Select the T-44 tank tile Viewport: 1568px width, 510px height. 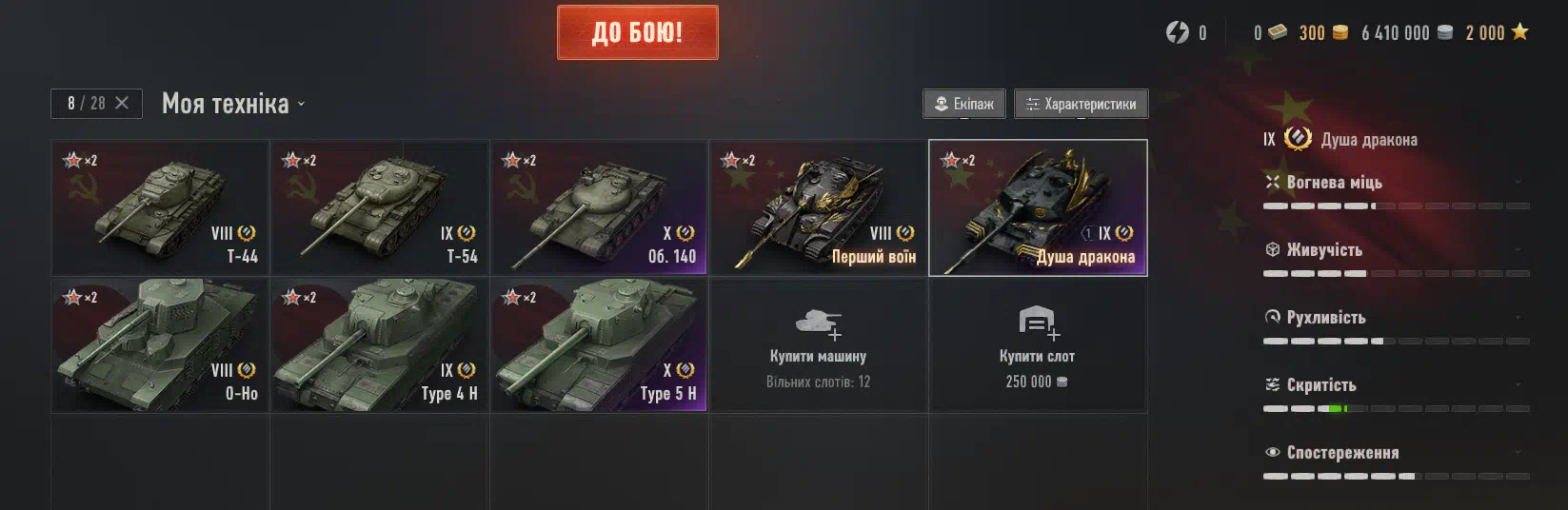point(160,207)
